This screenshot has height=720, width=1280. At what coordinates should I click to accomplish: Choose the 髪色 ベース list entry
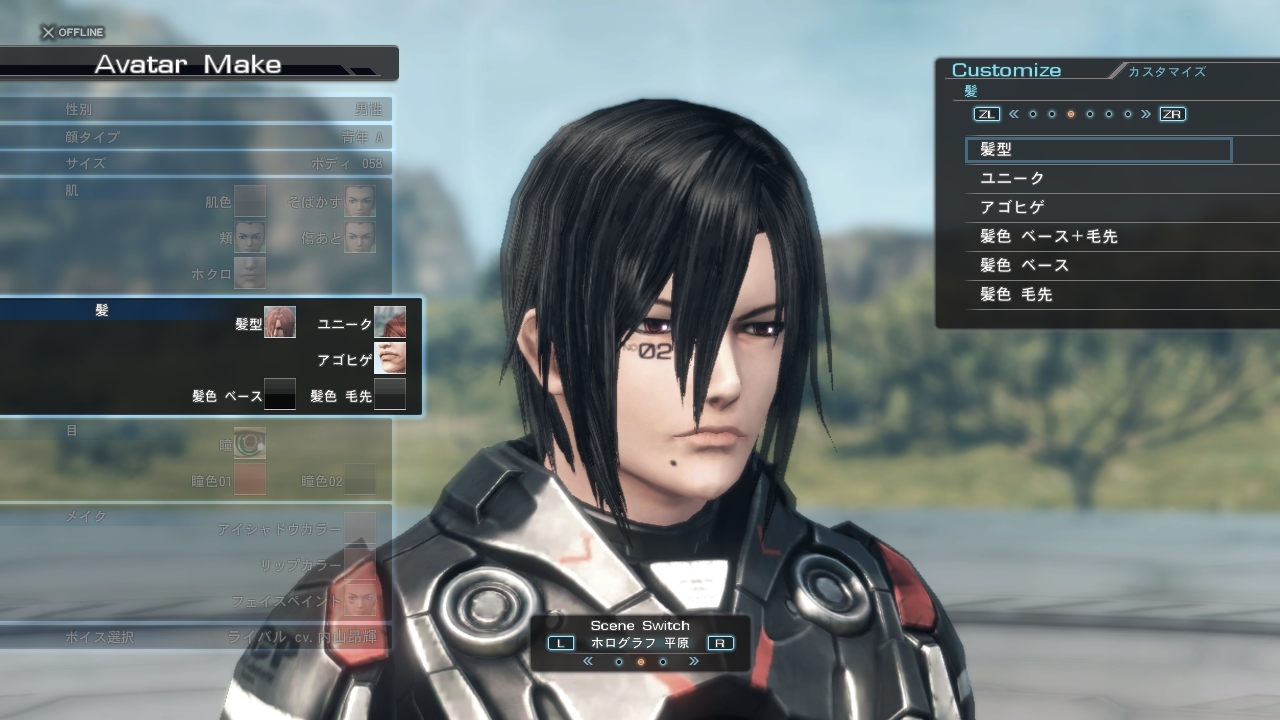(1100, 266)
